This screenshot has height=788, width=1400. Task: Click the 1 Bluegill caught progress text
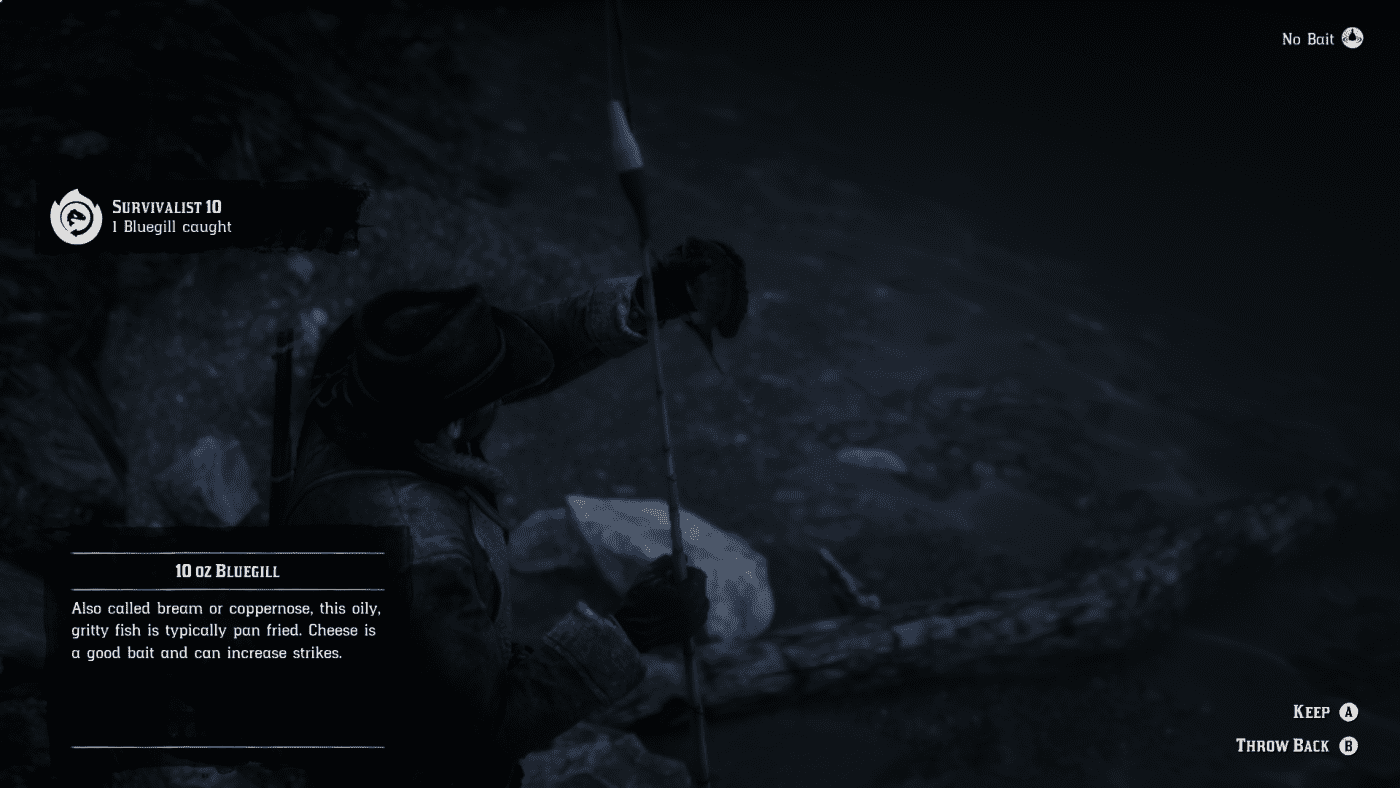pyautogui.click(x=172, y=226)
